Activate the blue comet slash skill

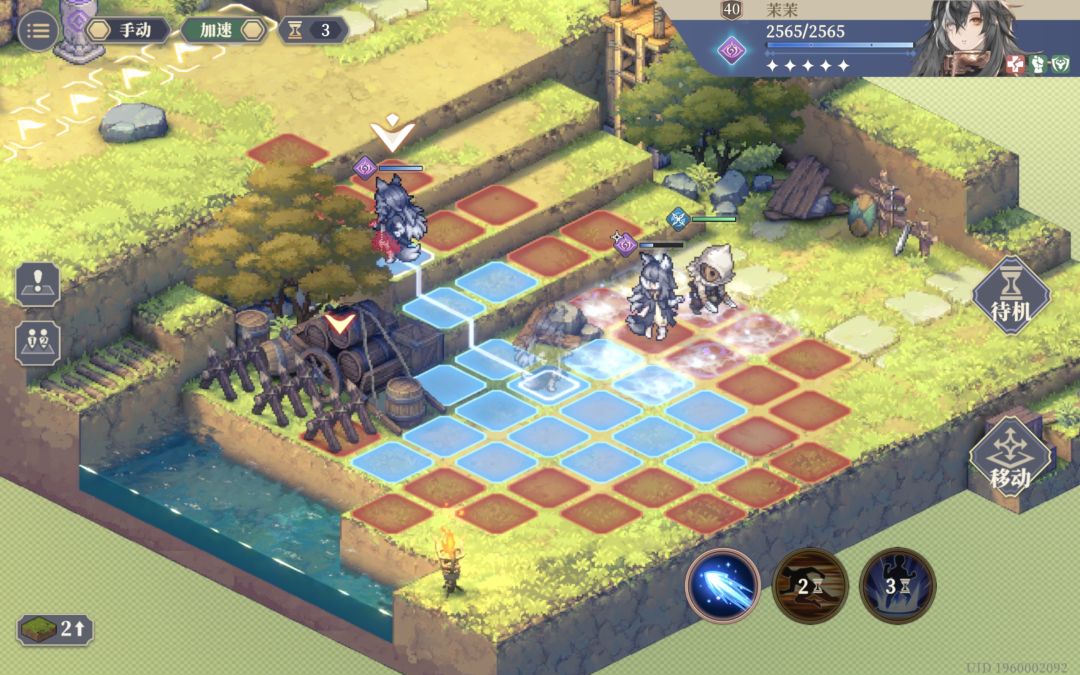pos(723,586)
